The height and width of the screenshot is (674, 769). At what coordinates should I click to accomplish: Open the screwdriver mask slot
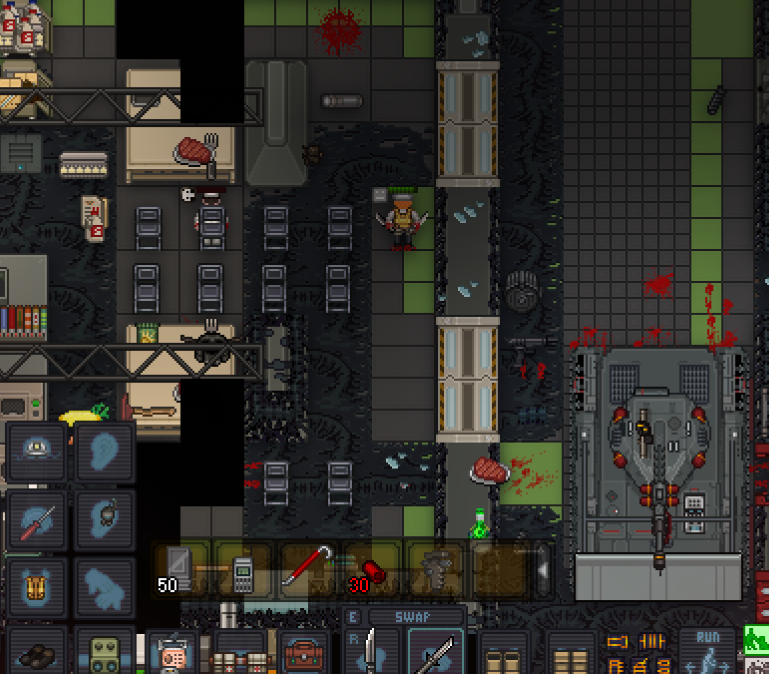(x=37, y=517)
